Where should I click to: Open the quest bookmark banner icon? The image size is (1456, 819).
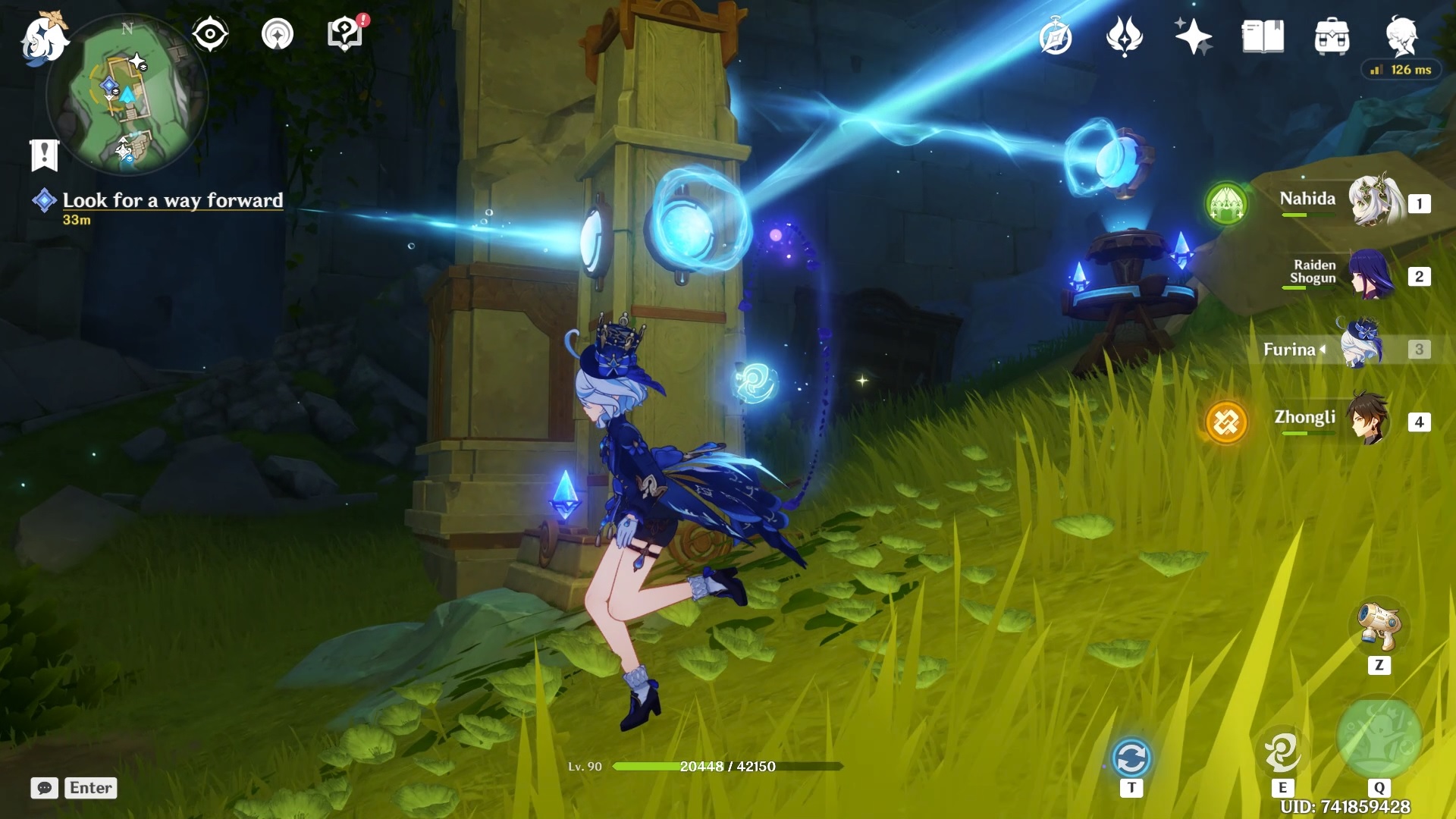44,154
